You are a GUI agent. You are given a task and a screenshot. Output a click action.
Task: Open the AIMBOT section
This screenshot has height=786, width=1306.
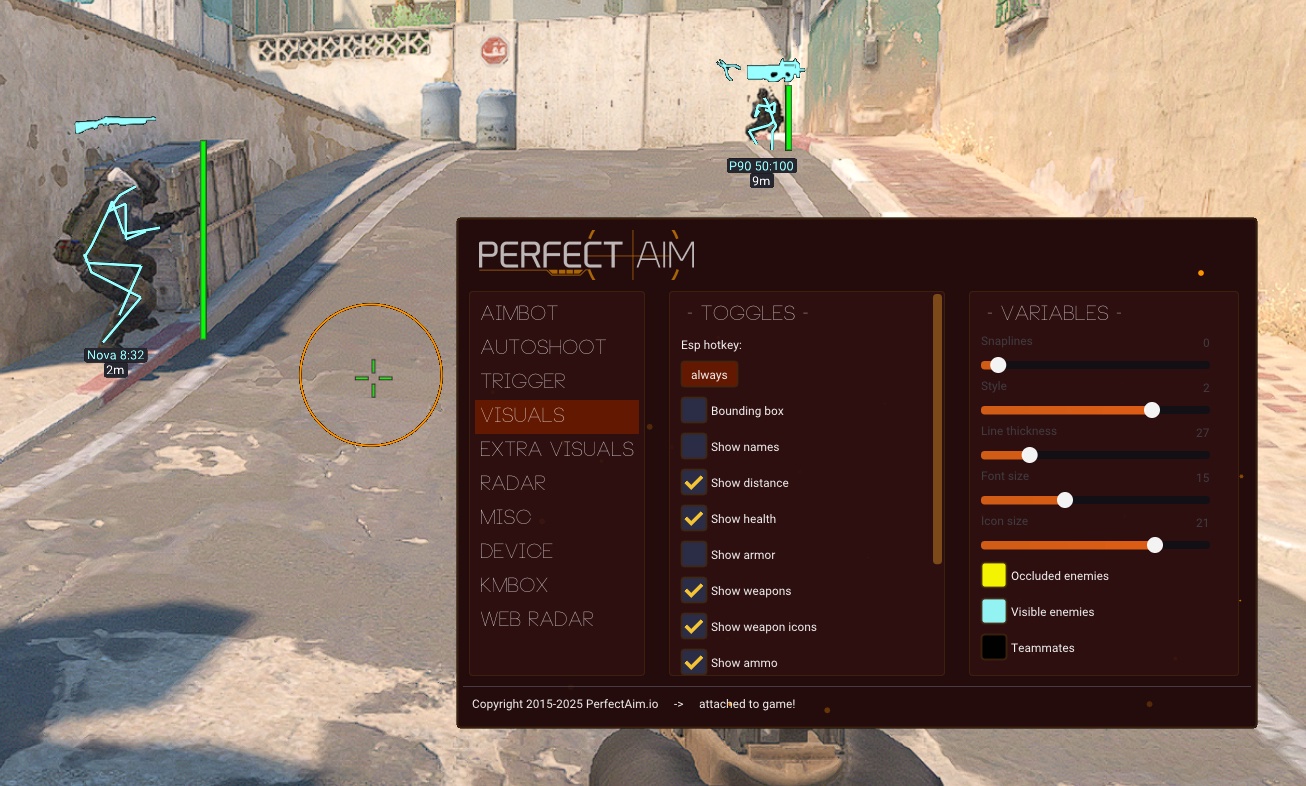click(x=519, y=313)
